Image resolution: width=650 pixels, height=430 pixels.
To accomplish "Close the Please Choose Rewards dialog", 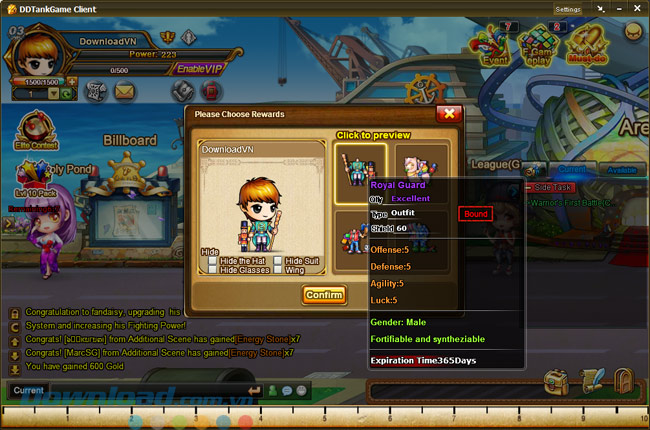I will 449,114.
